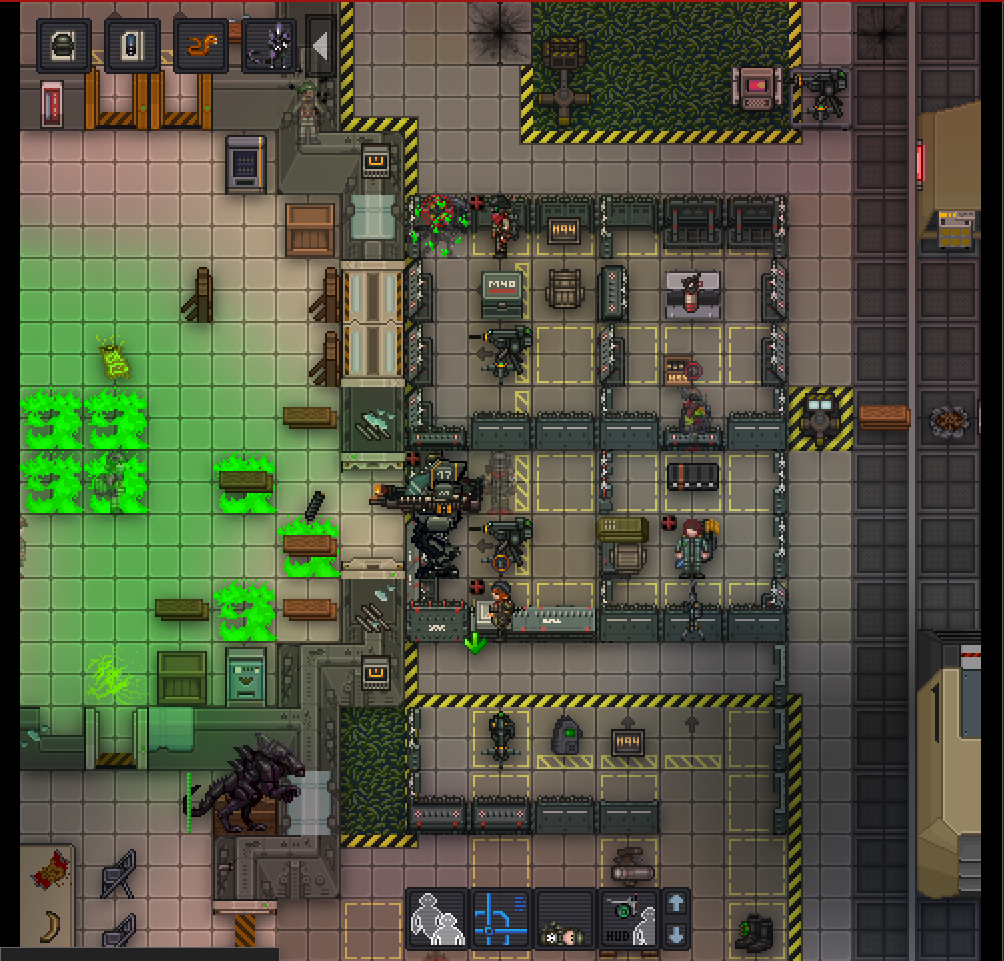1004x961 pixels.
Task: Click the green helmet action button
Action: (x=64, y=46)
